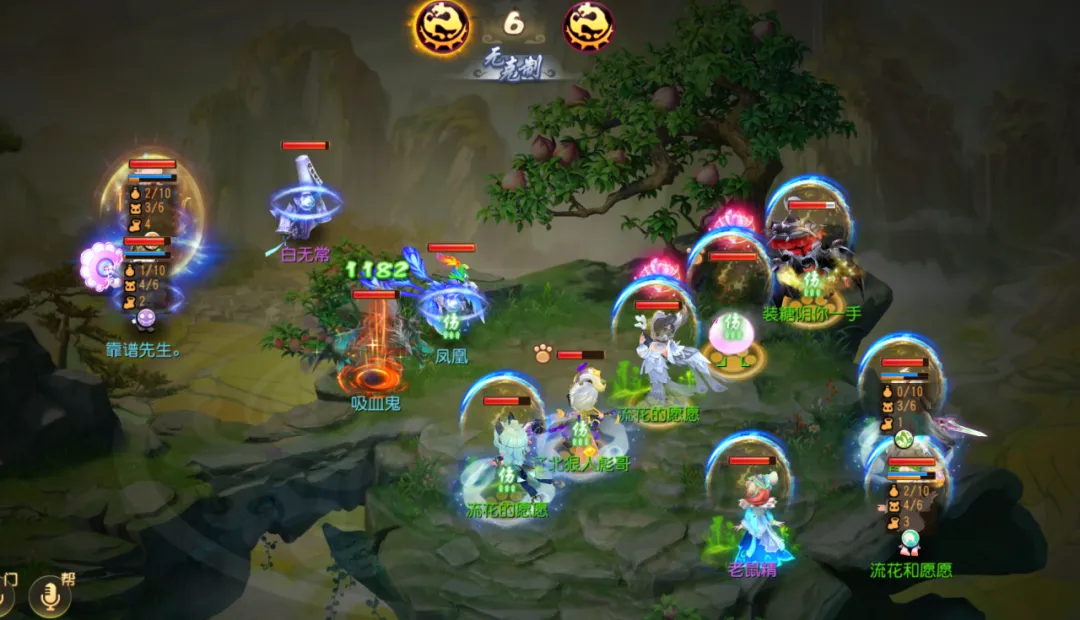
Task: Tap the dragon formation emblem without the glow
Action: [588, 27]
